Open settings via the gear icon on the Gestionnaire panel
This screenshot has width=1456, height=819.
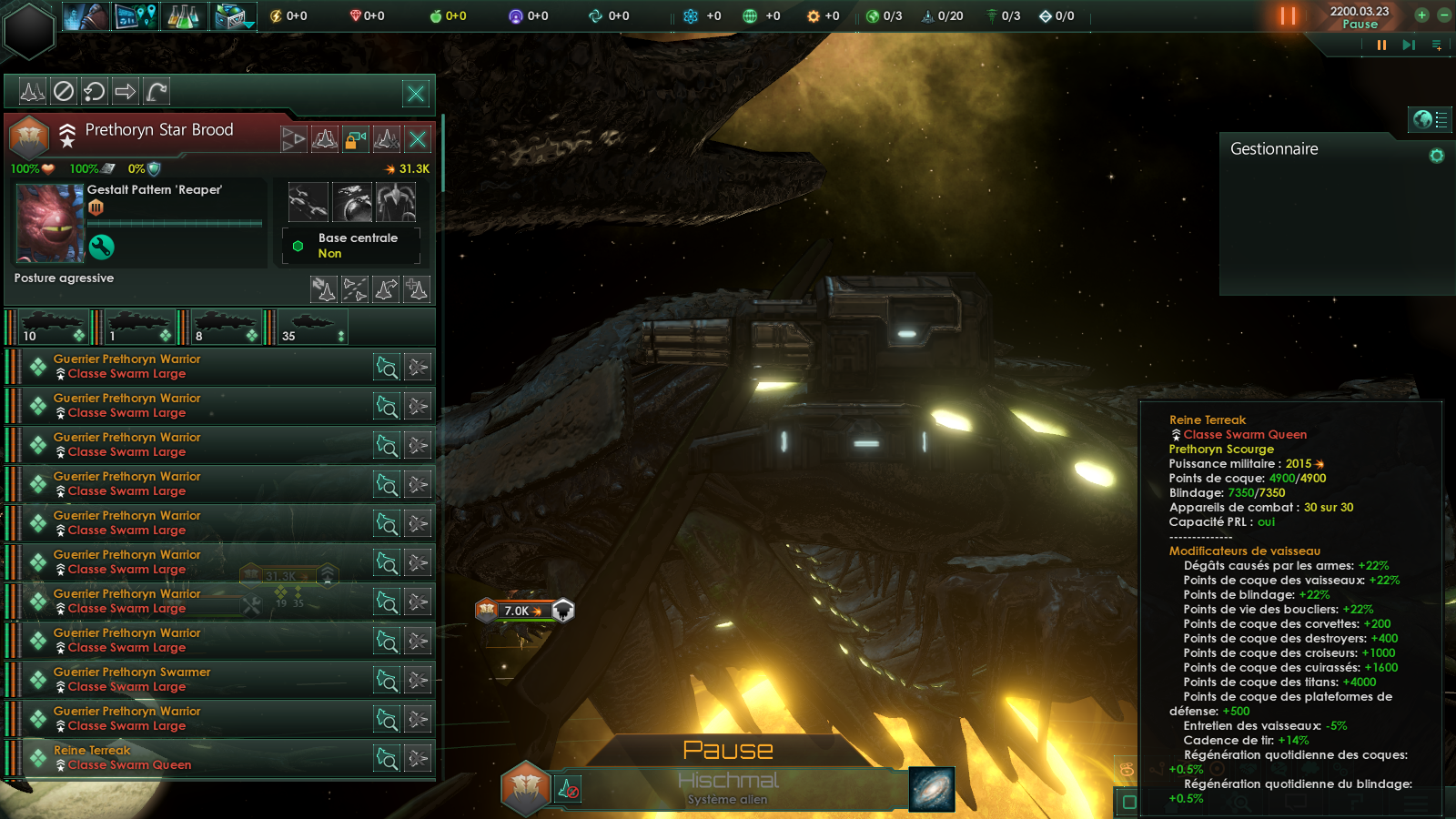click(1436, 156)
